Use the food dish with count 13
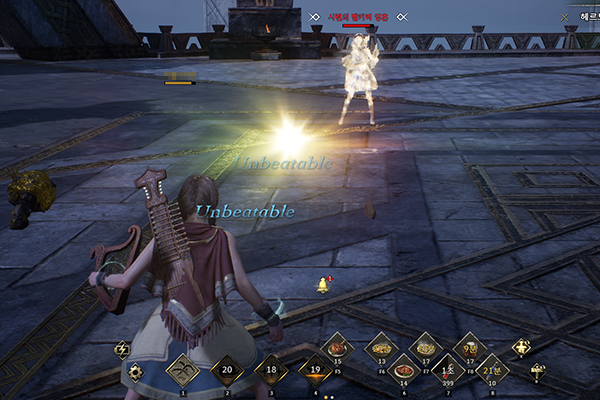 coord(381,348)
